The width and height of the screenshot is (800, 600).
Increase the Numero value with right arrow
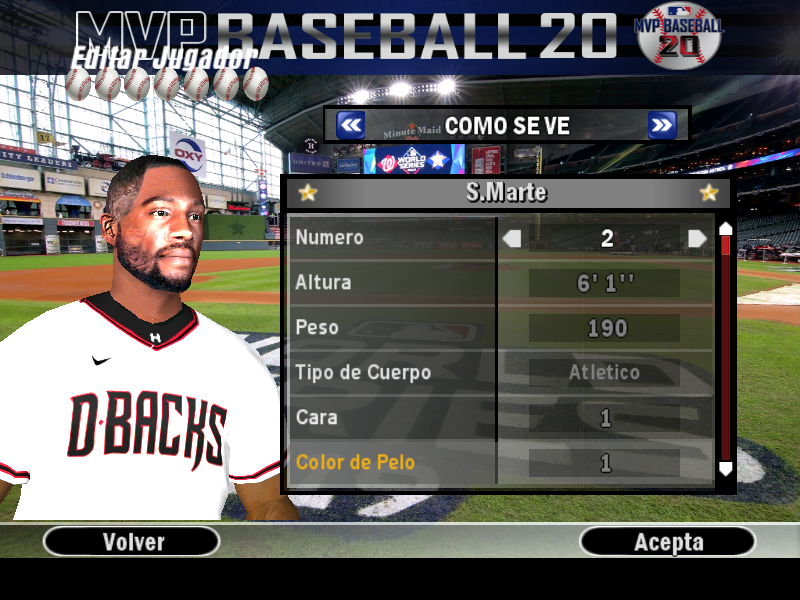pos(697,238)
